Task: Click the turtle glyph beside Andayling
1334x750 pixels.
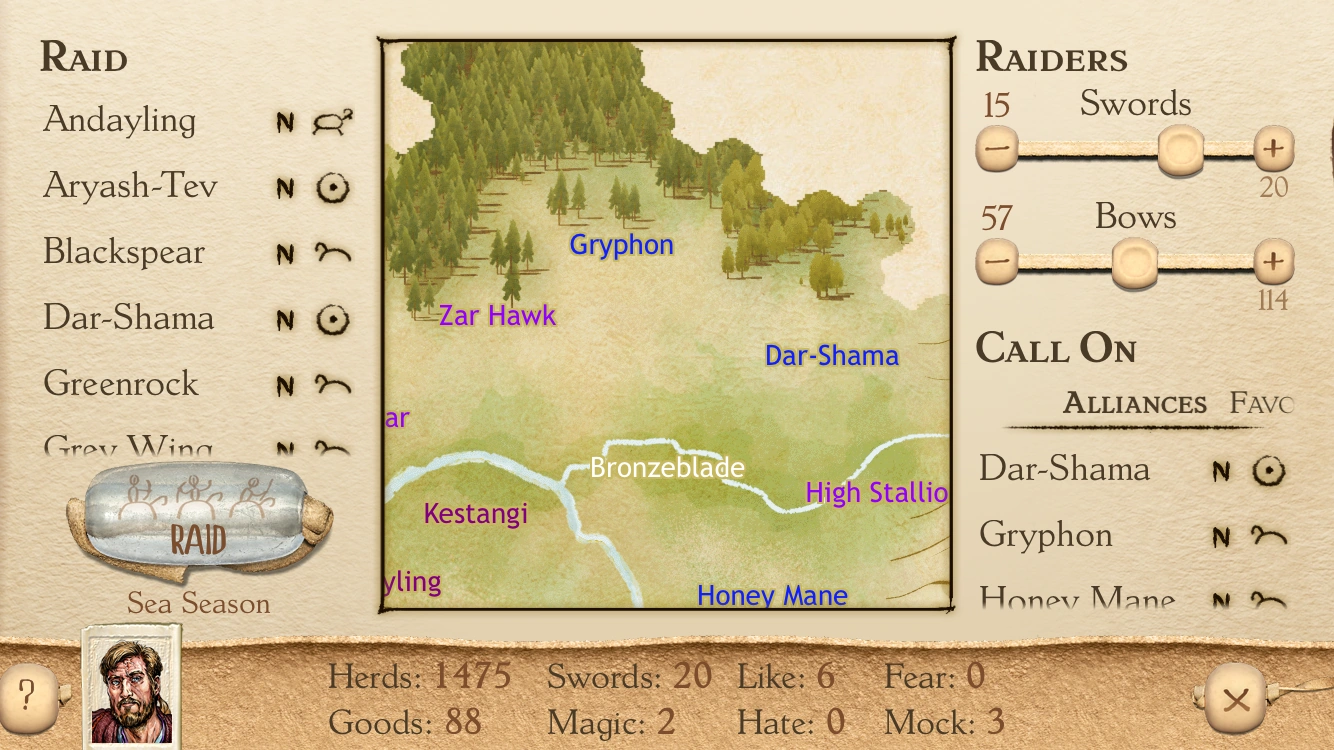Action: click(333, 120)
